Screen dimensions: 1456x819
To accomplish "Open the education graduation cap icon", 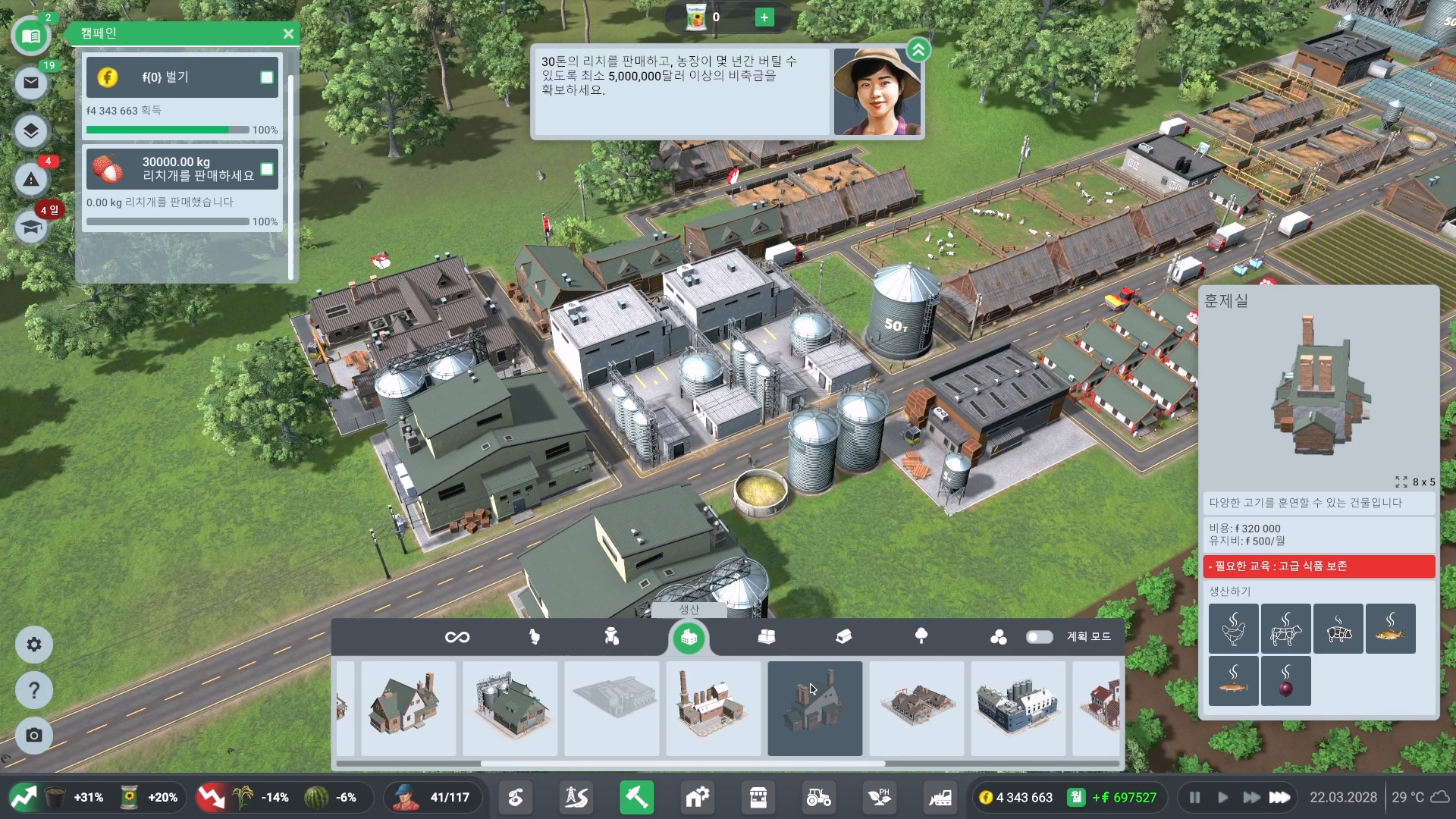I will pos(31,227).
